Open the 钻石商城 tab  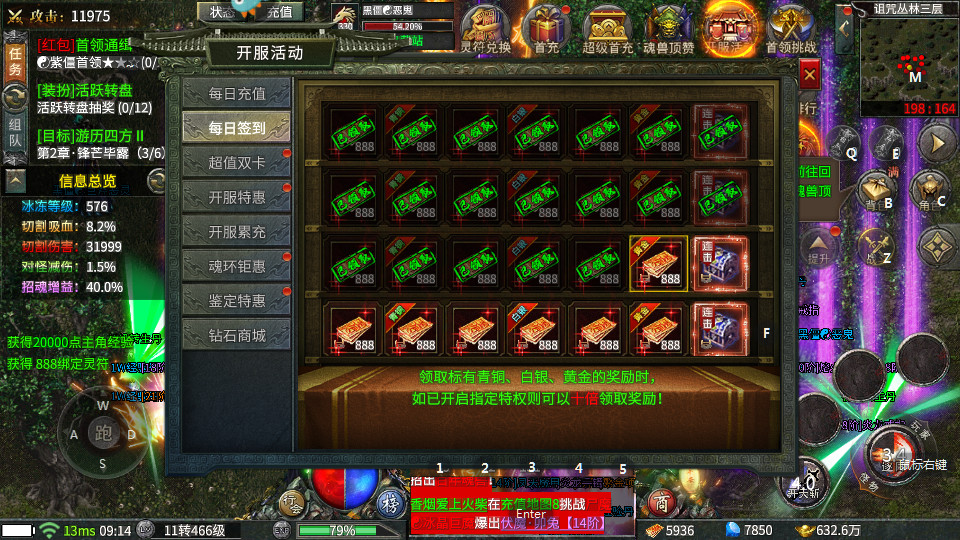coord(237,335)
